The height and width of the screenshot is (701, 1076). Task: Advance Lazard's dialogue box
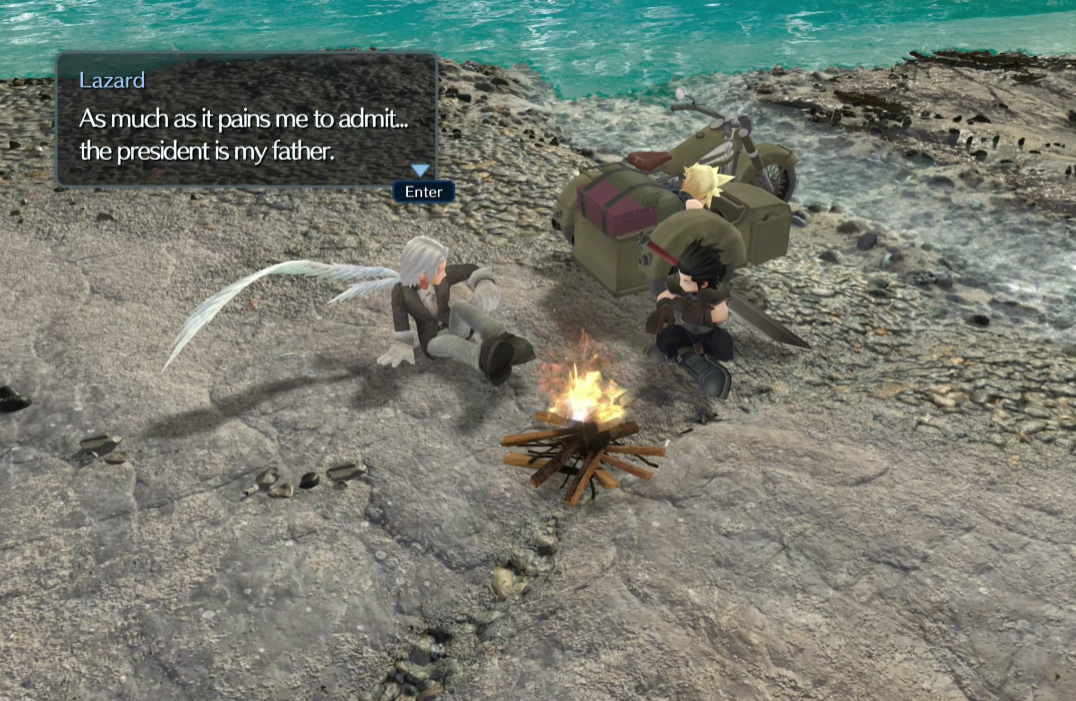(423, 192)
